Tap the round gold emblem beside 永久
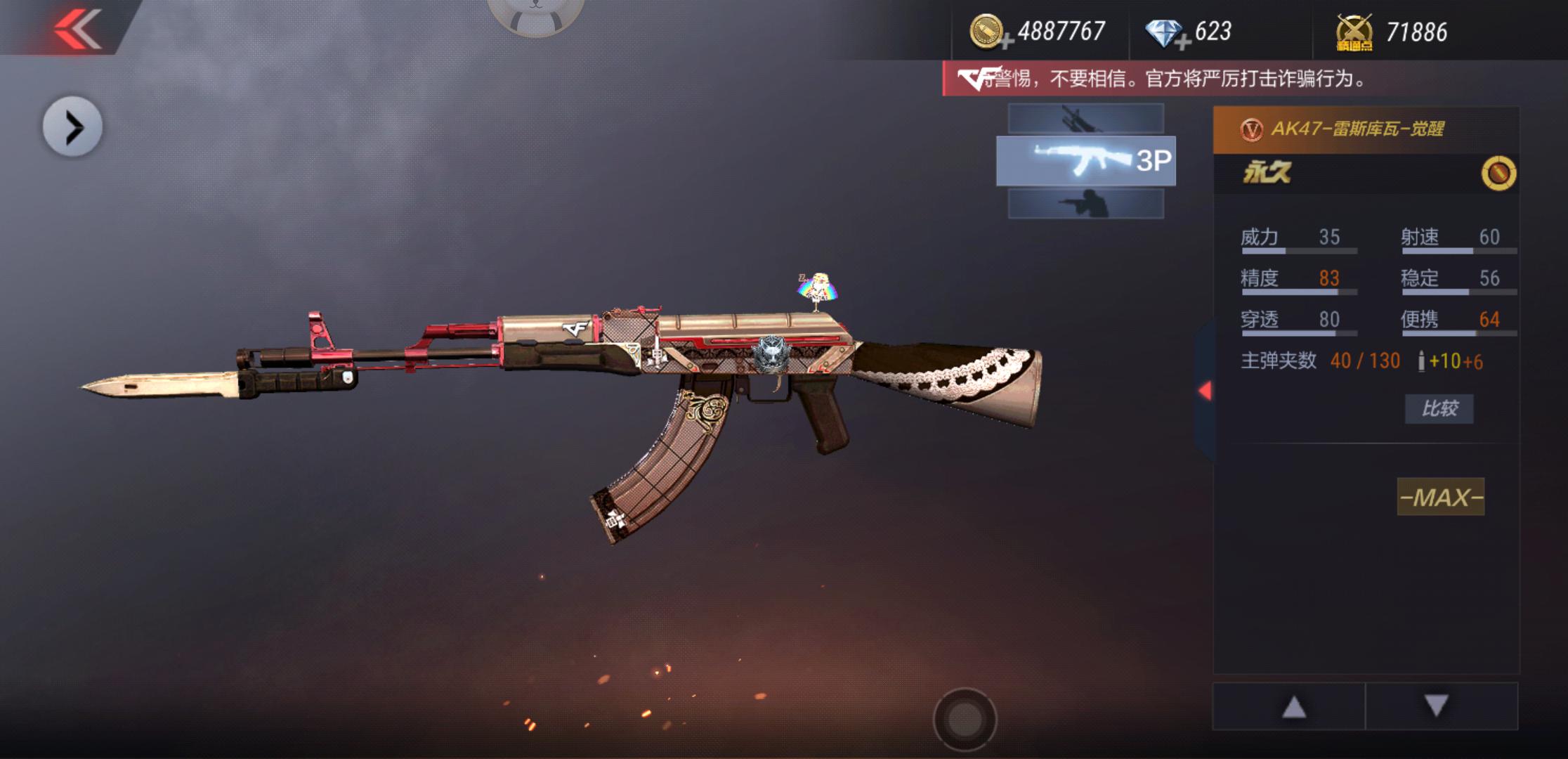This screenshot has width=1568, height=759. click(1498, 174)
